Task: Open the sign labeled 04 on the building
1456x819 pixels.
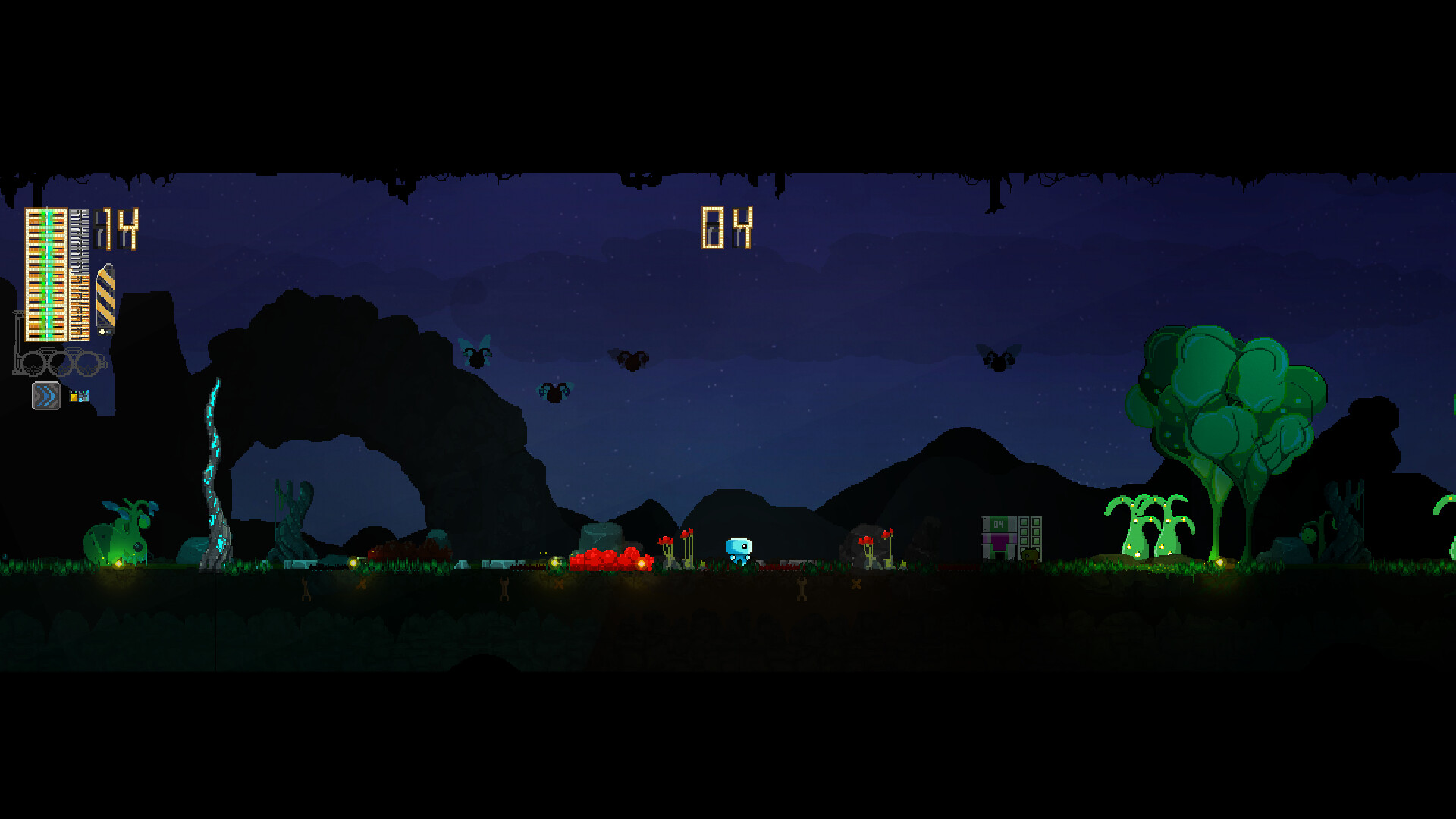Action: (x=999, y=523)
